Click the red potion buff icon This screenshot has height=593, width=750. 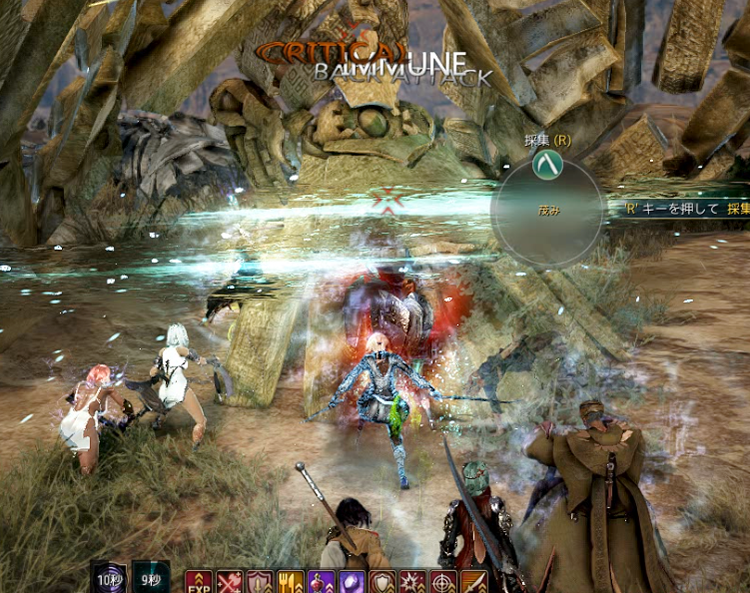322,582
